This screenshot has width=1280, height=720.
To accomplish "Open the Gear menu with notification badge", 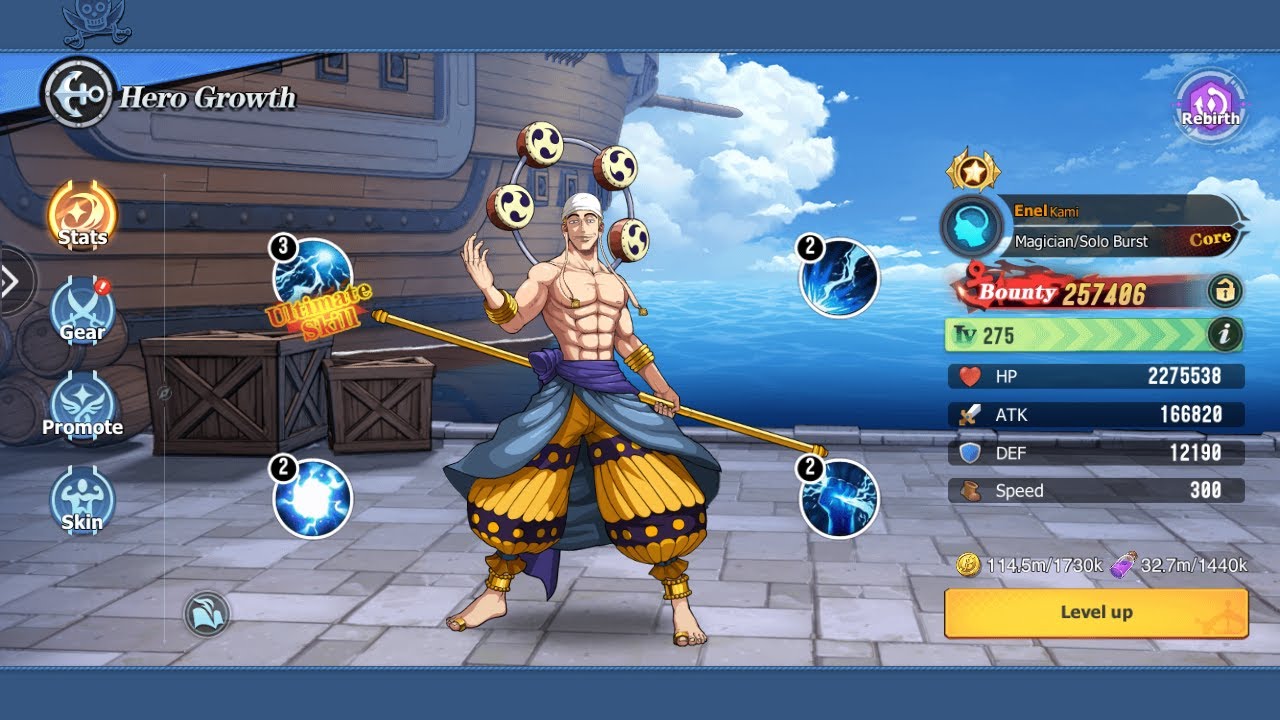I will pyautogui.click(x=83, y=308).
